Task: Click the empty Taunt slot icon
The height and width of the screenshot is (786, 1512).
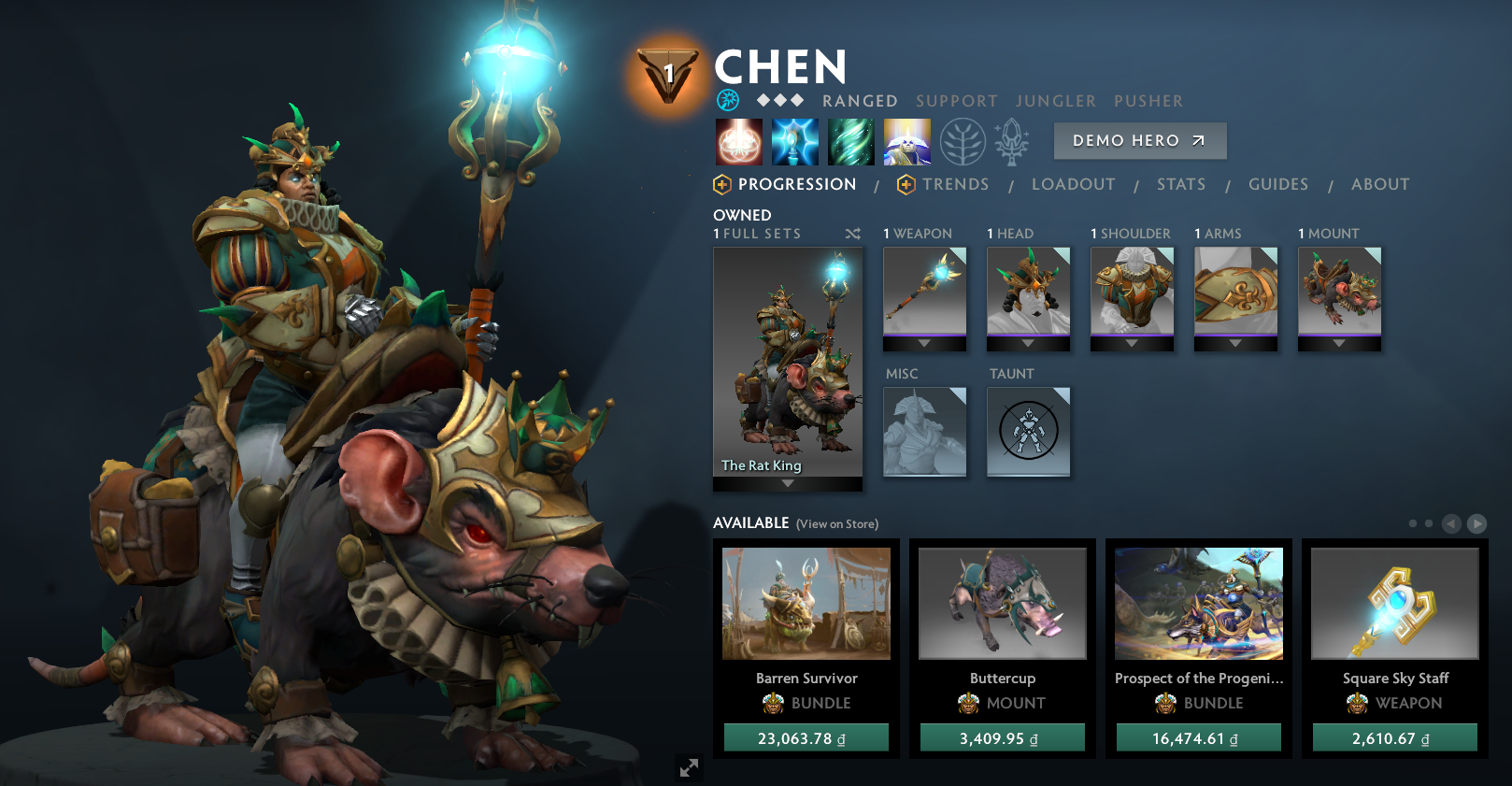Action: [1028, 431]
